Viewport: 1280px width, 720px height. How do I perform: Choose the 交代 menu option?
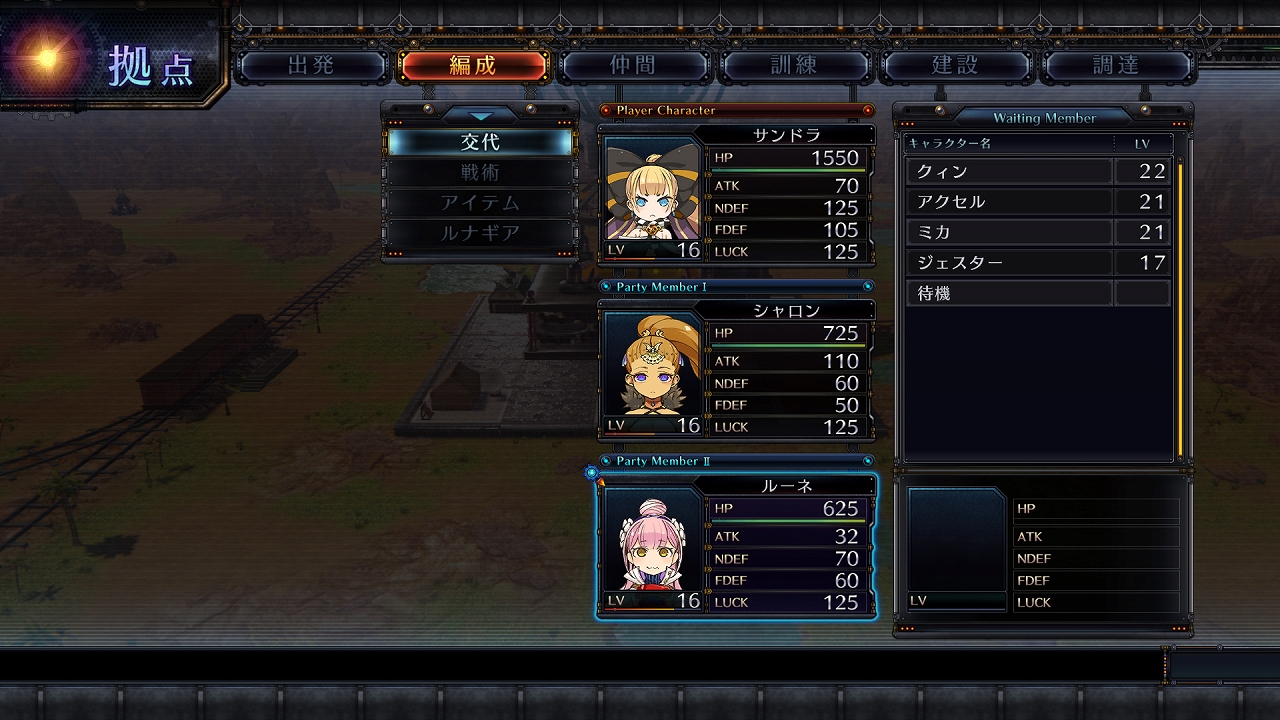(480, 142)
